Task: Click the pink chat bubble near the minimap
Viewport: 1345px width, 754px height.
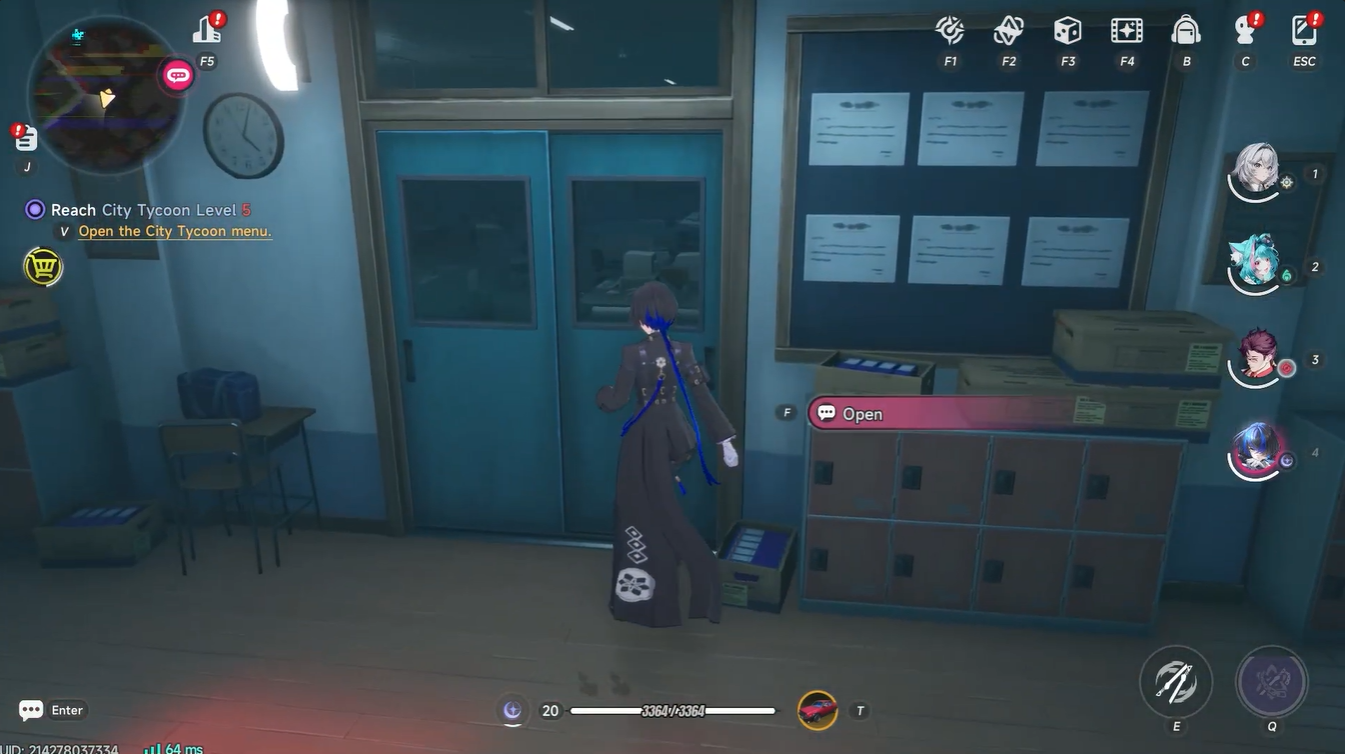Action: (176, 74)
